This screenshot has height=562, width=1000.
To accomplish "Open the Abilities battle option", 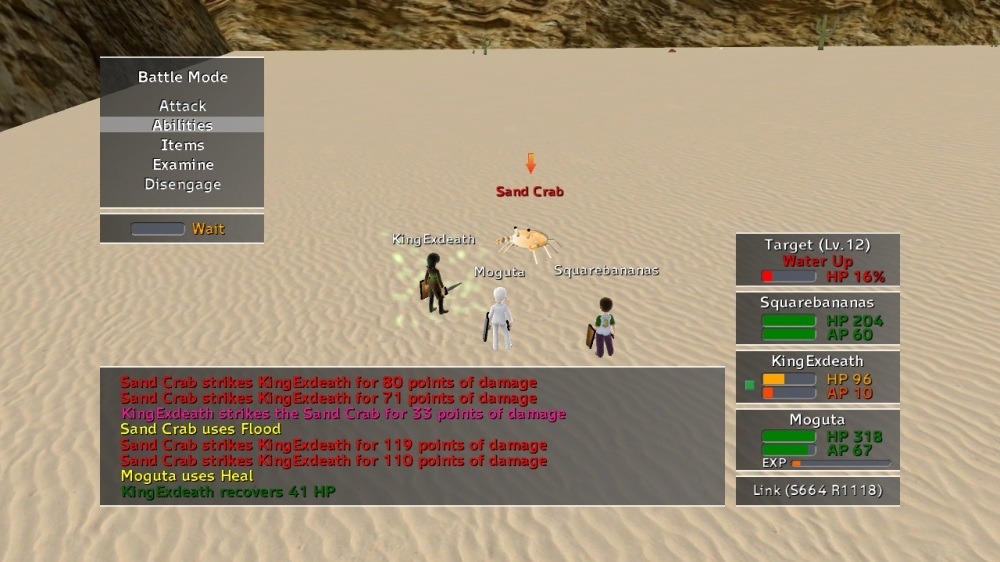I will coord(182,125).
